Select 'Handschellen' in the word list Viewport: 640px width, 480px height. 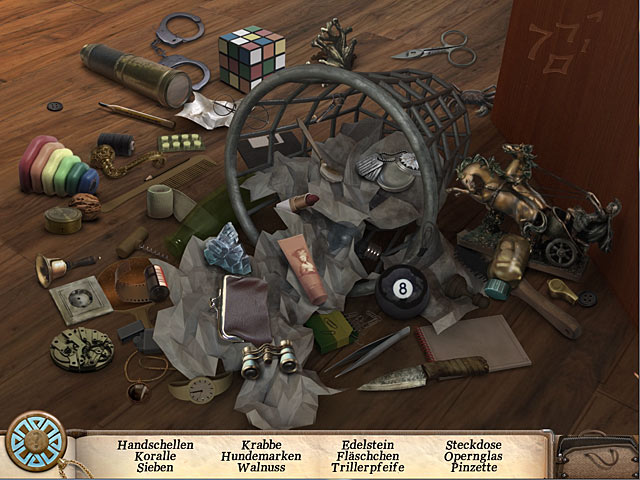[x=155, y=445]
